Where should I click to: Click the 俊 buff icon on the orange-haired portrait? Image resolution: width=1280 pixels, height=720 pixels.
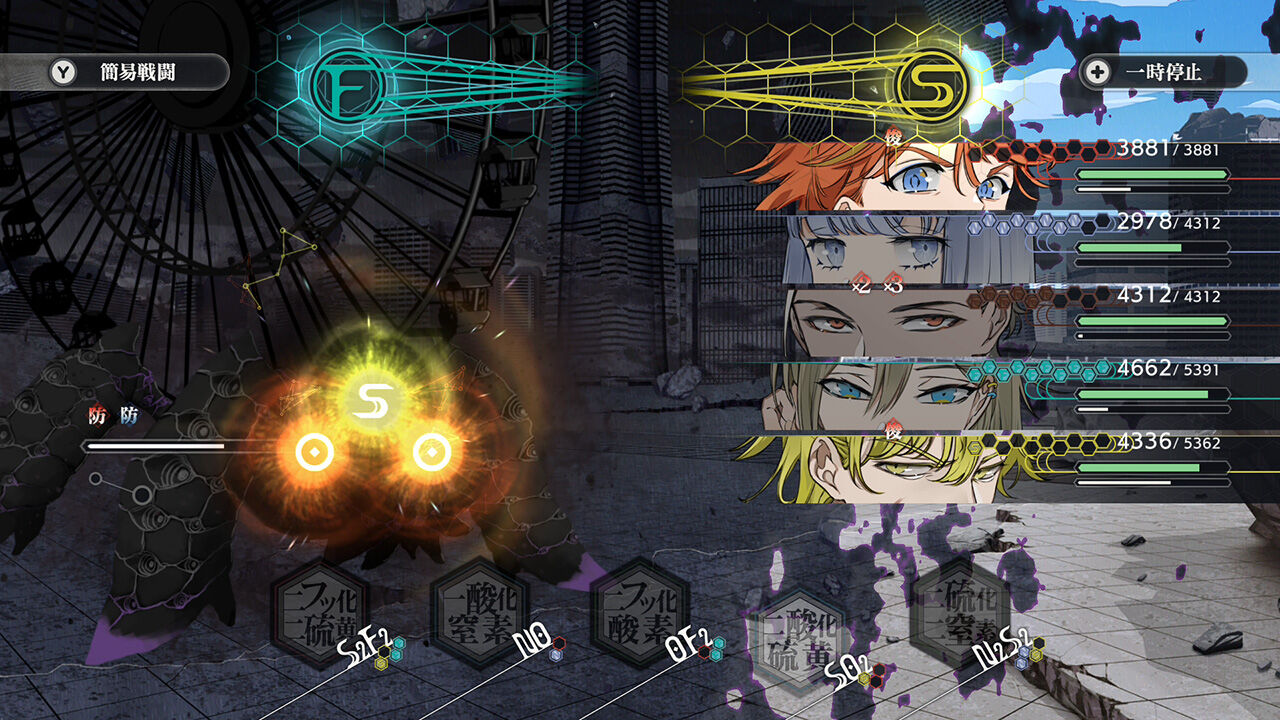893,136
